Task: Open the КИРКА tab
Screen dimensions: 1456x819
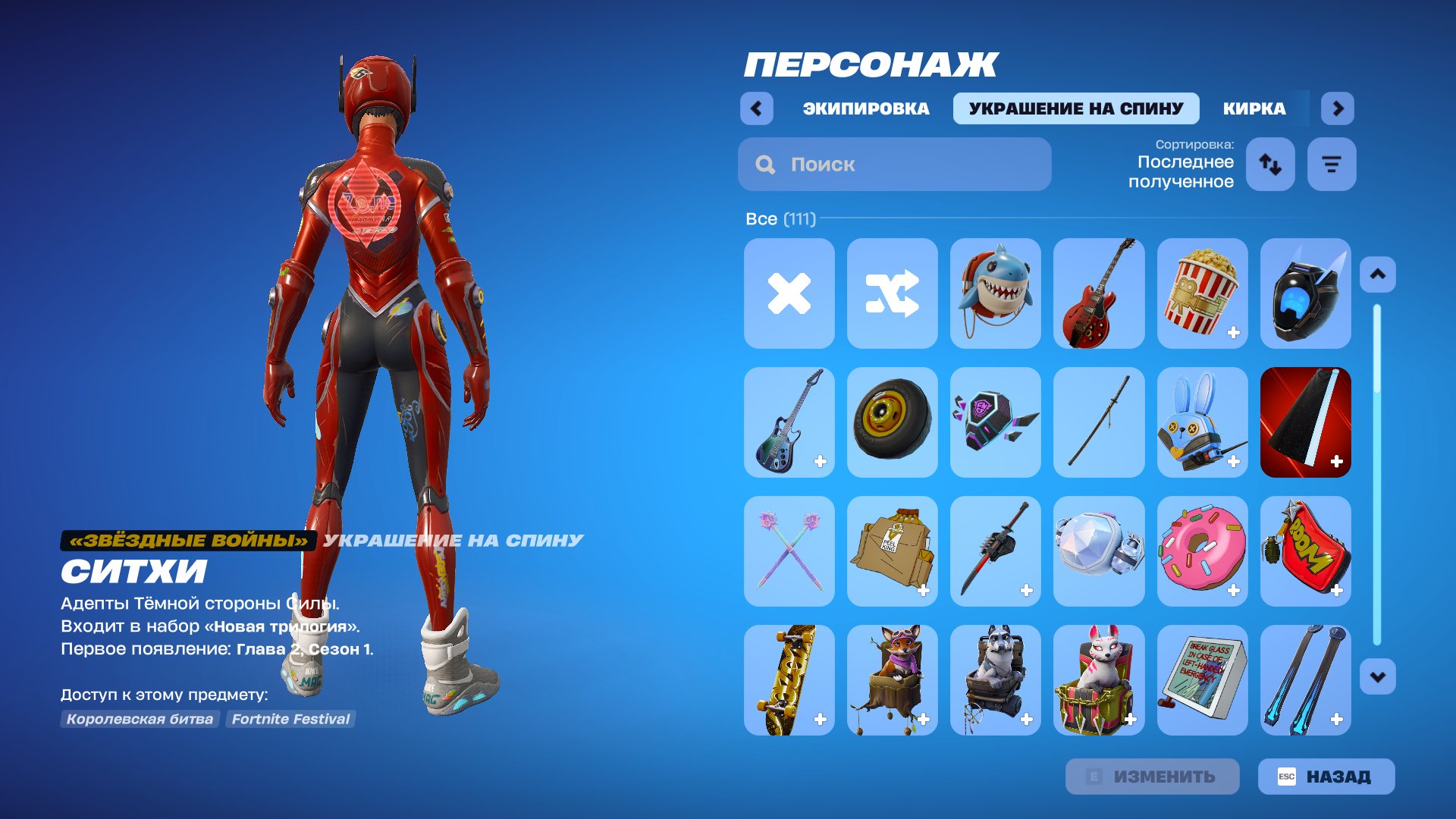Action: (x=1252, y=108)
